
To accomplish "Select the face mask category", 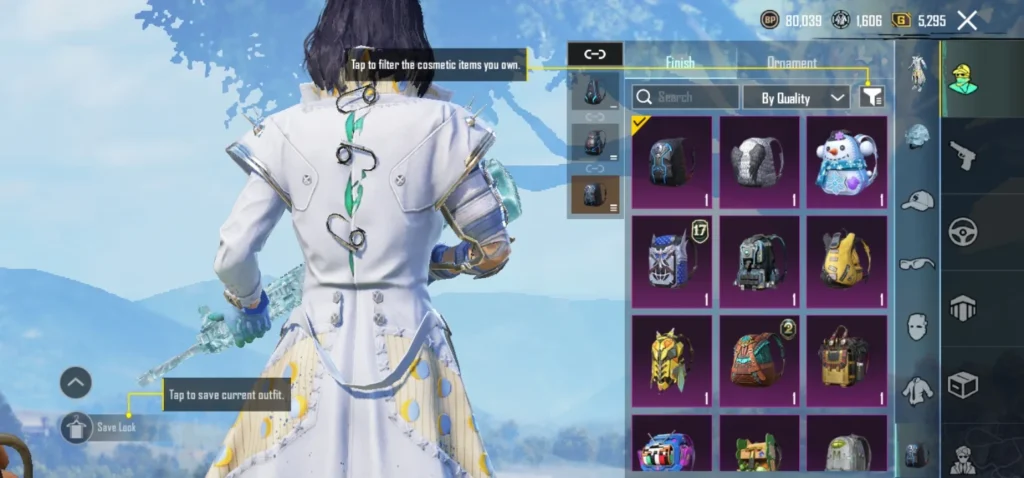I will (917, 326).
